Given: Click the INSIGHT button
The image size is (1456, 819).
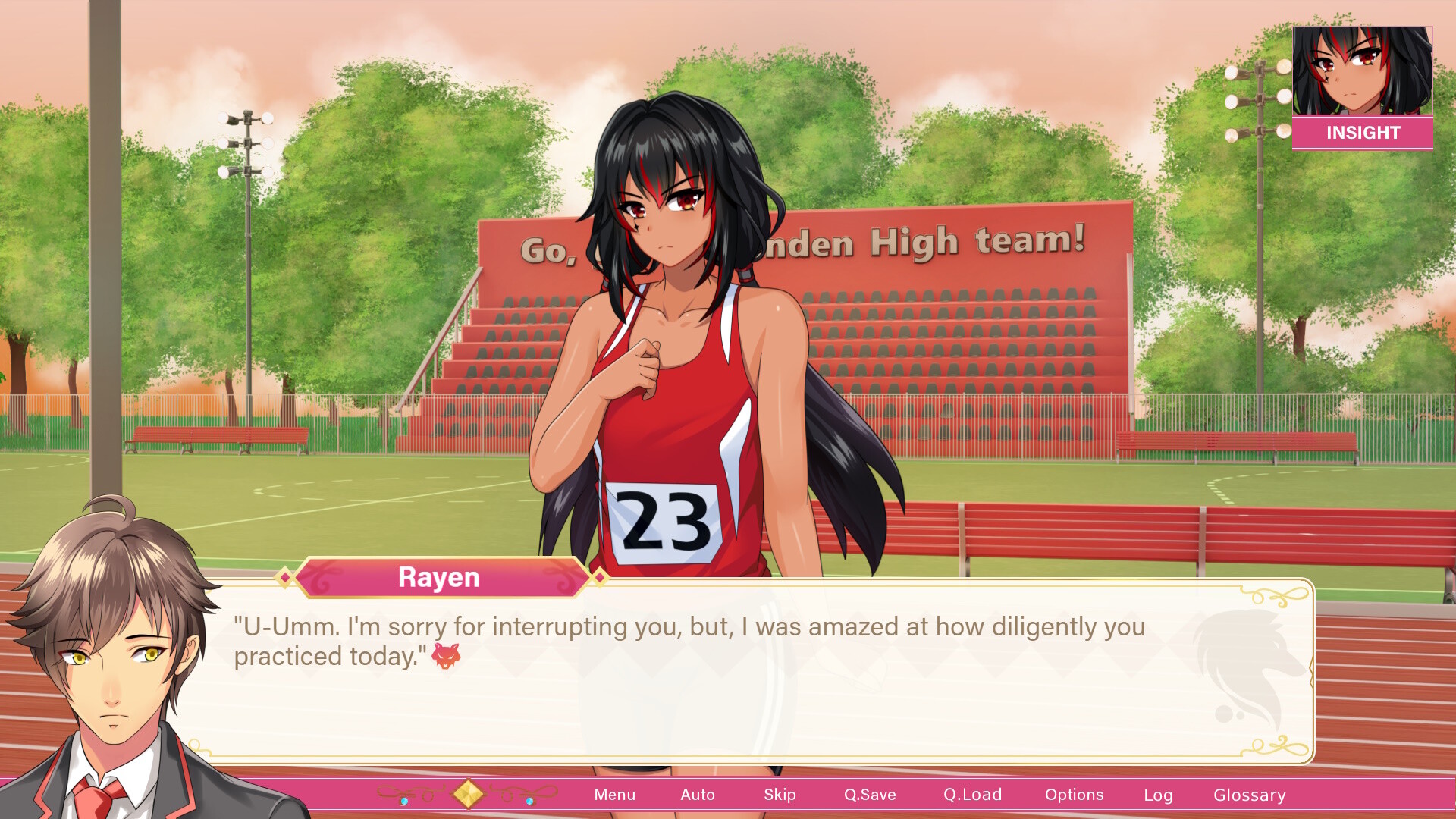Looking at the screenshot, I should [1362, 133].
